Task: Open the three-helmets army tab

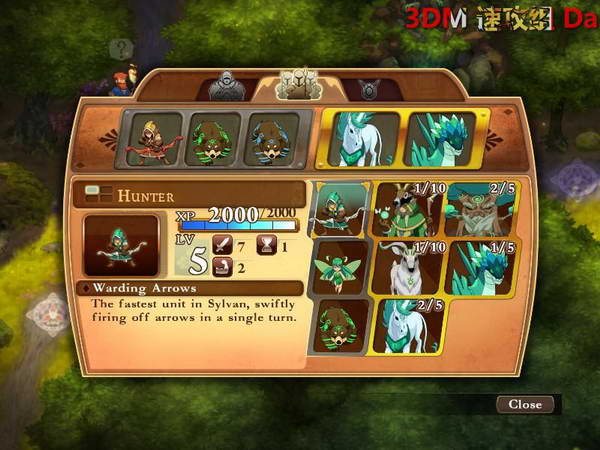Action: [x=297, y=84]
